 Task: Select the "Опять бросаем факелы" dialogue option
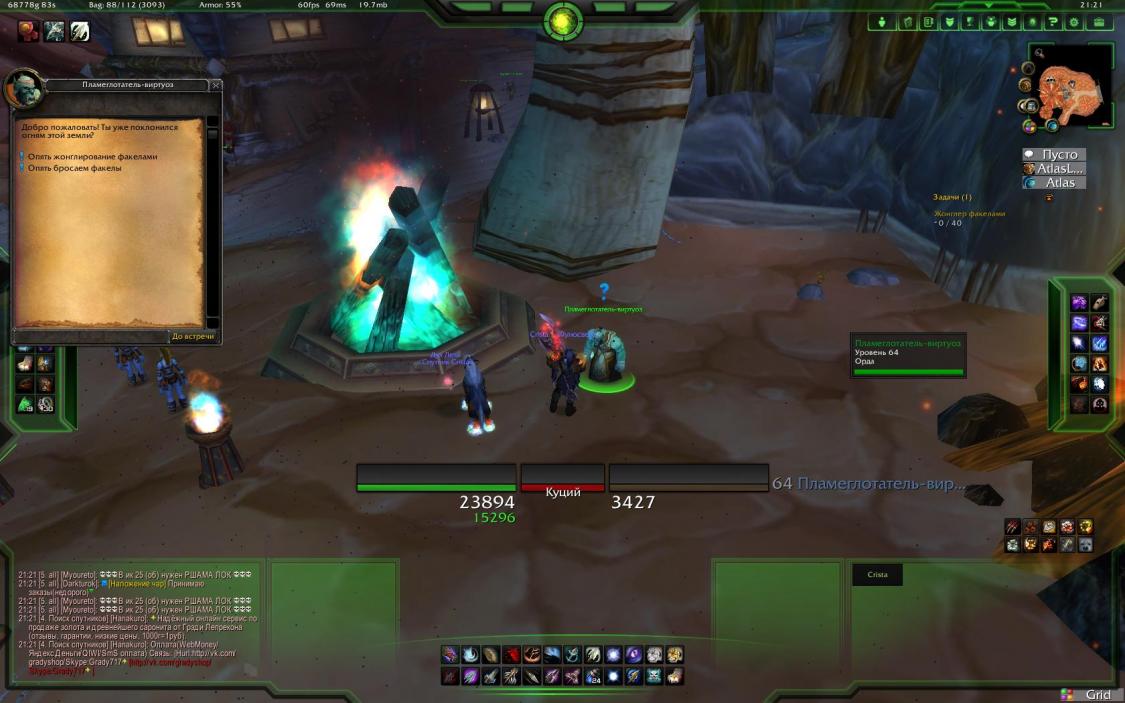(75, 168)
